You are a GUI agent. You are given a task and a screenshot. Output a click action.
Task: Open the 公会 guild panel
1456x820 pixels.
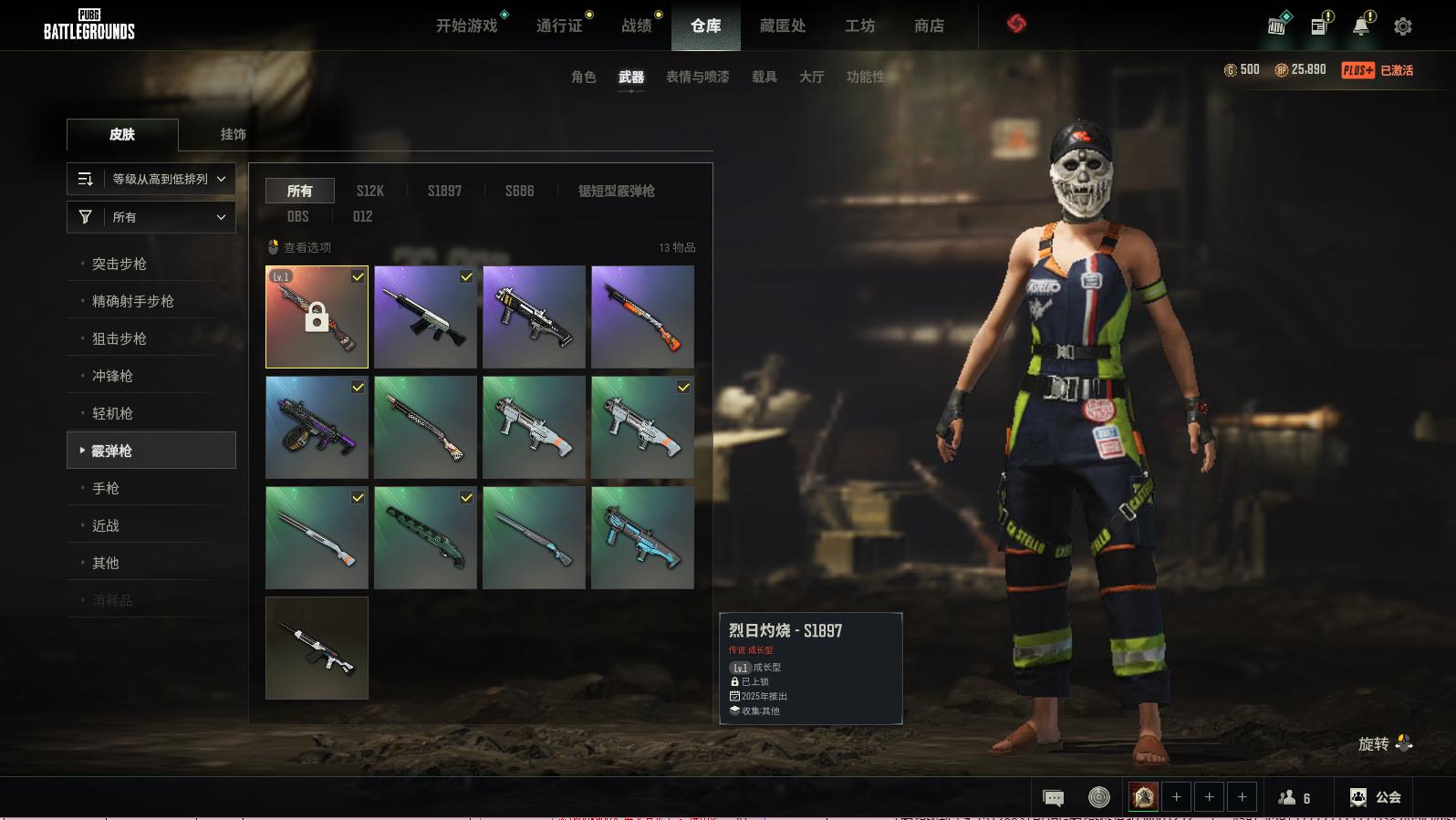coord(1376,797)
